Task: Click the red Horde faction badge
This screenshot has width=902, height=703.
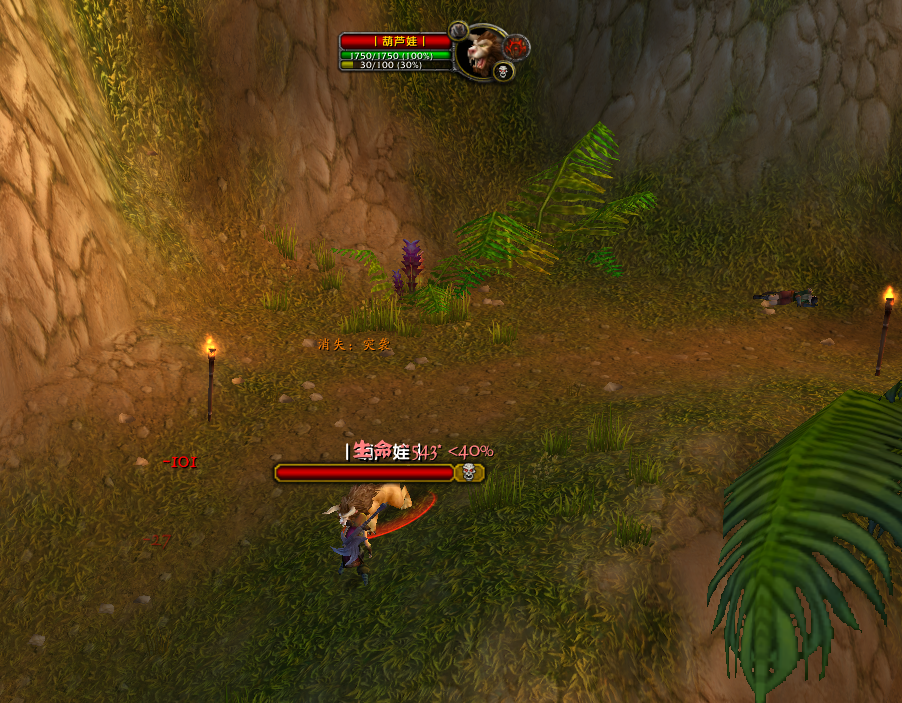Action: pyautogui.click(x=517, y=46)
